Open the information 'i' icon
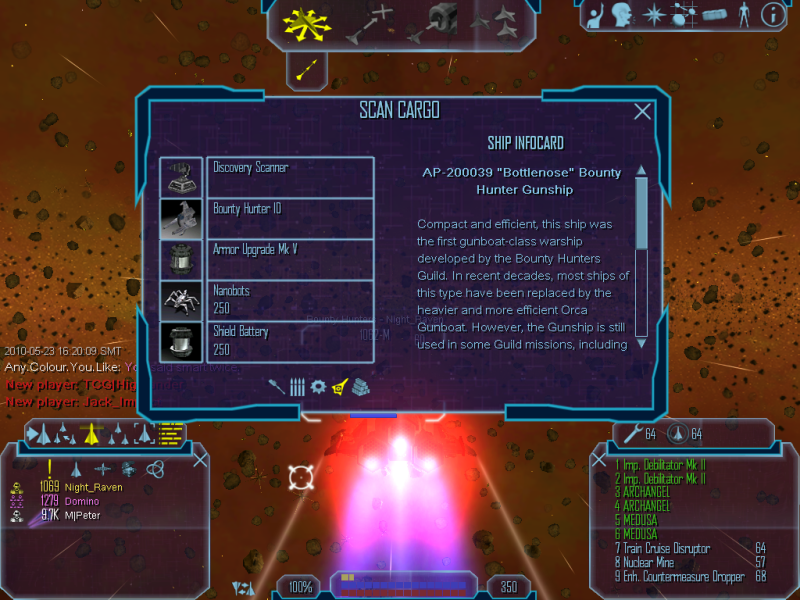This screenshot has height=600, width=800. [x=772, y=14]
